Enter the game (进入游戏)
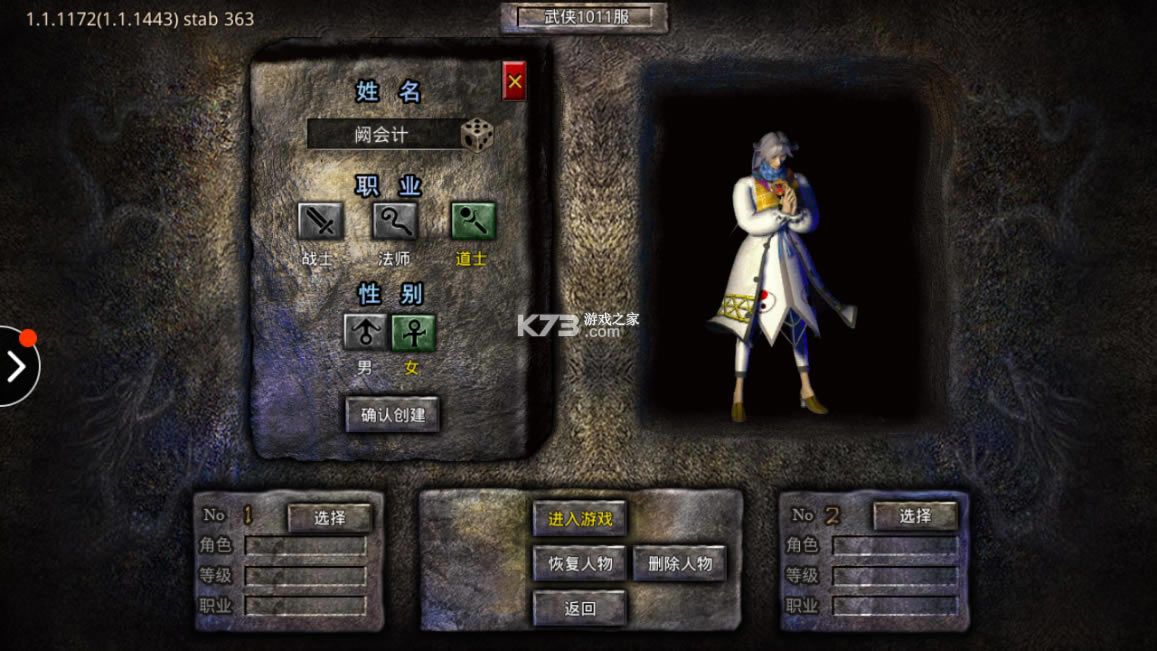This screenshot has width=1157, height=651. (x=580, y=519)
